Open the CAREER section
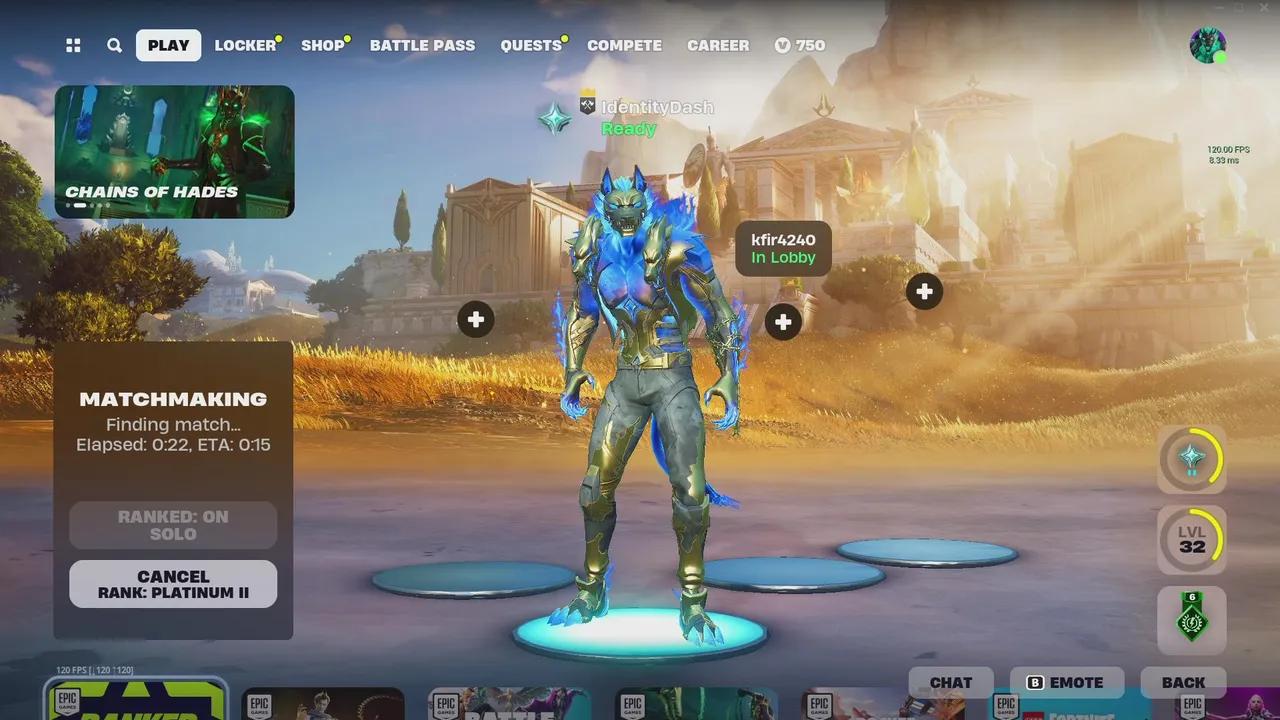1280x720 pixels. coord(717,45)
